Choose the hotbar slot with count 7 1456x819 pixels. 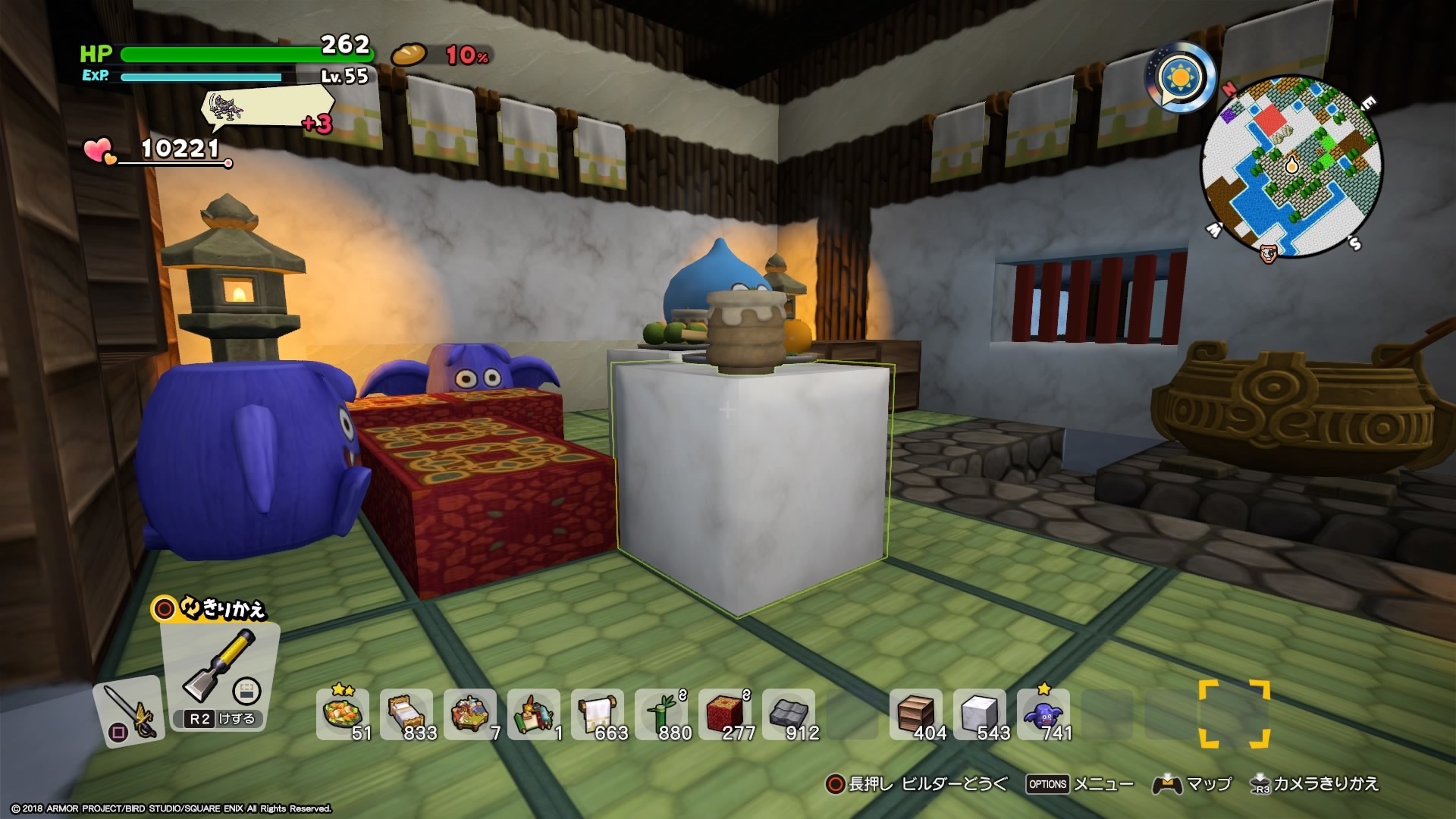click(469, 714)
